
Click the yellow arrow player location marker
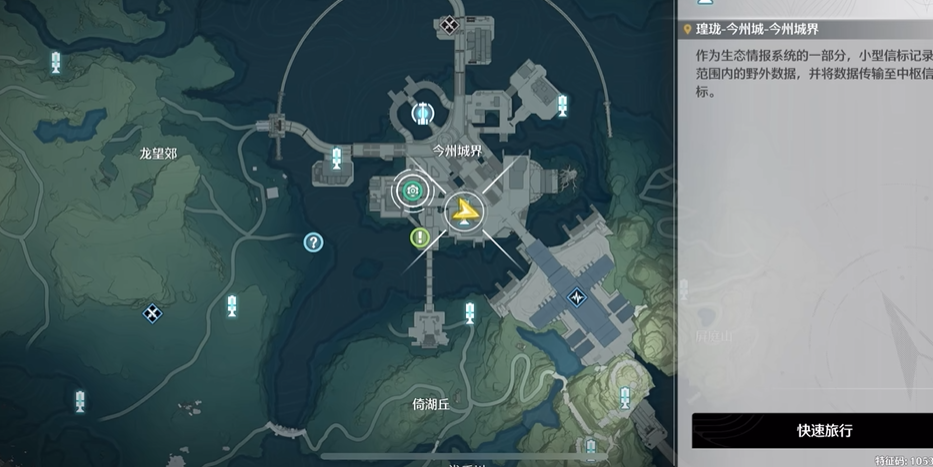point(463,211)
